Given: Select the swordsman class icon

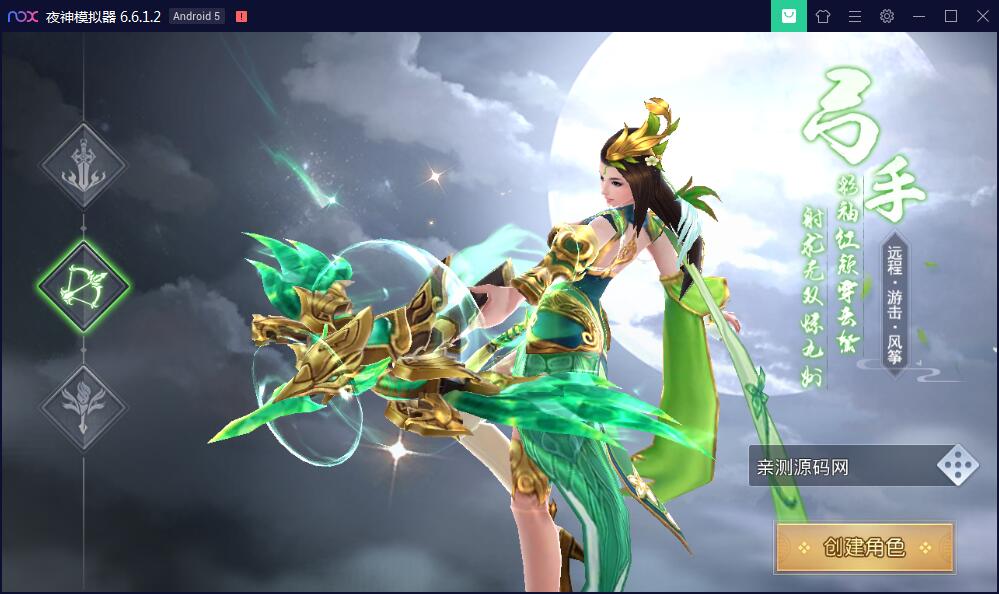Looking at the screenshot, I should [x=83, y=166].
